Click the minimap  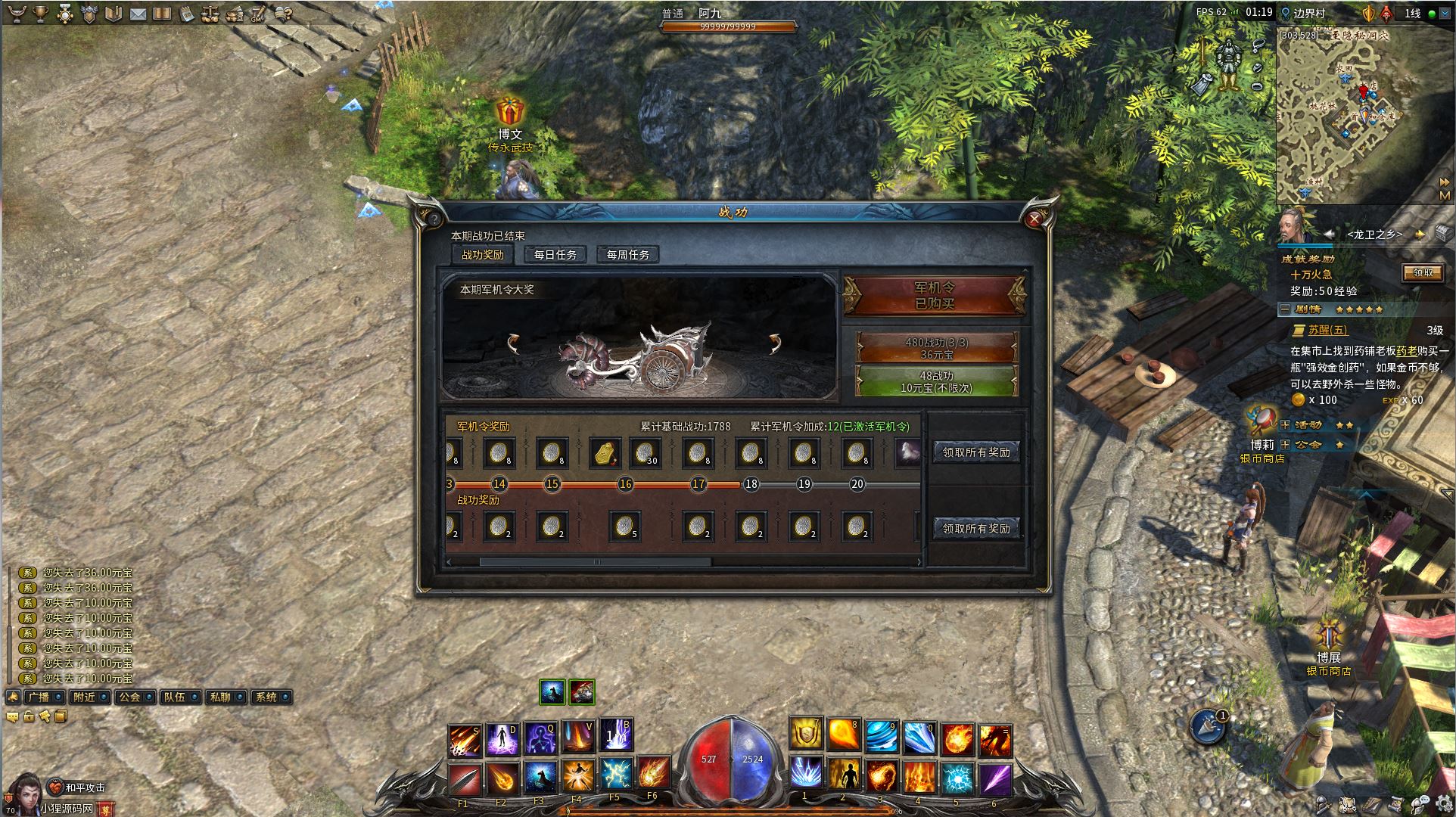click(1355, 113)
